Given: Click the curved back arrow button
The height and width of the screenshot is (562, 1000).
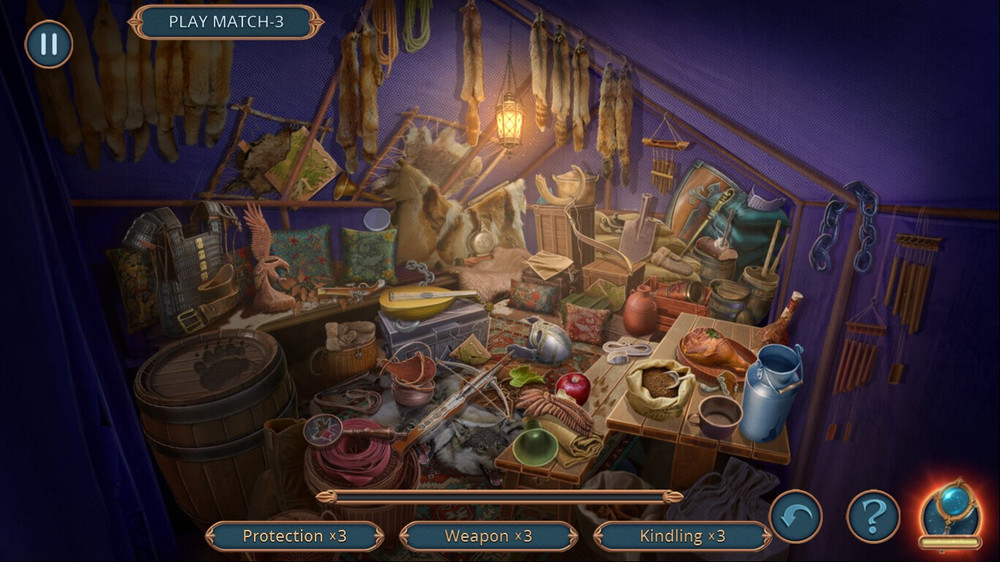Looking at the screenshot, I should 796,517.
